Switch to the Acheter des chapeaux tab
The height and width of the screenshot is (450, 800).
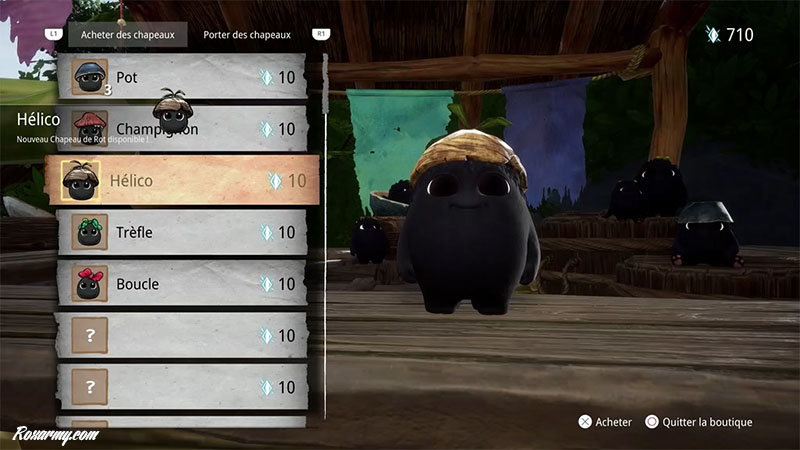tap(128, 35)
